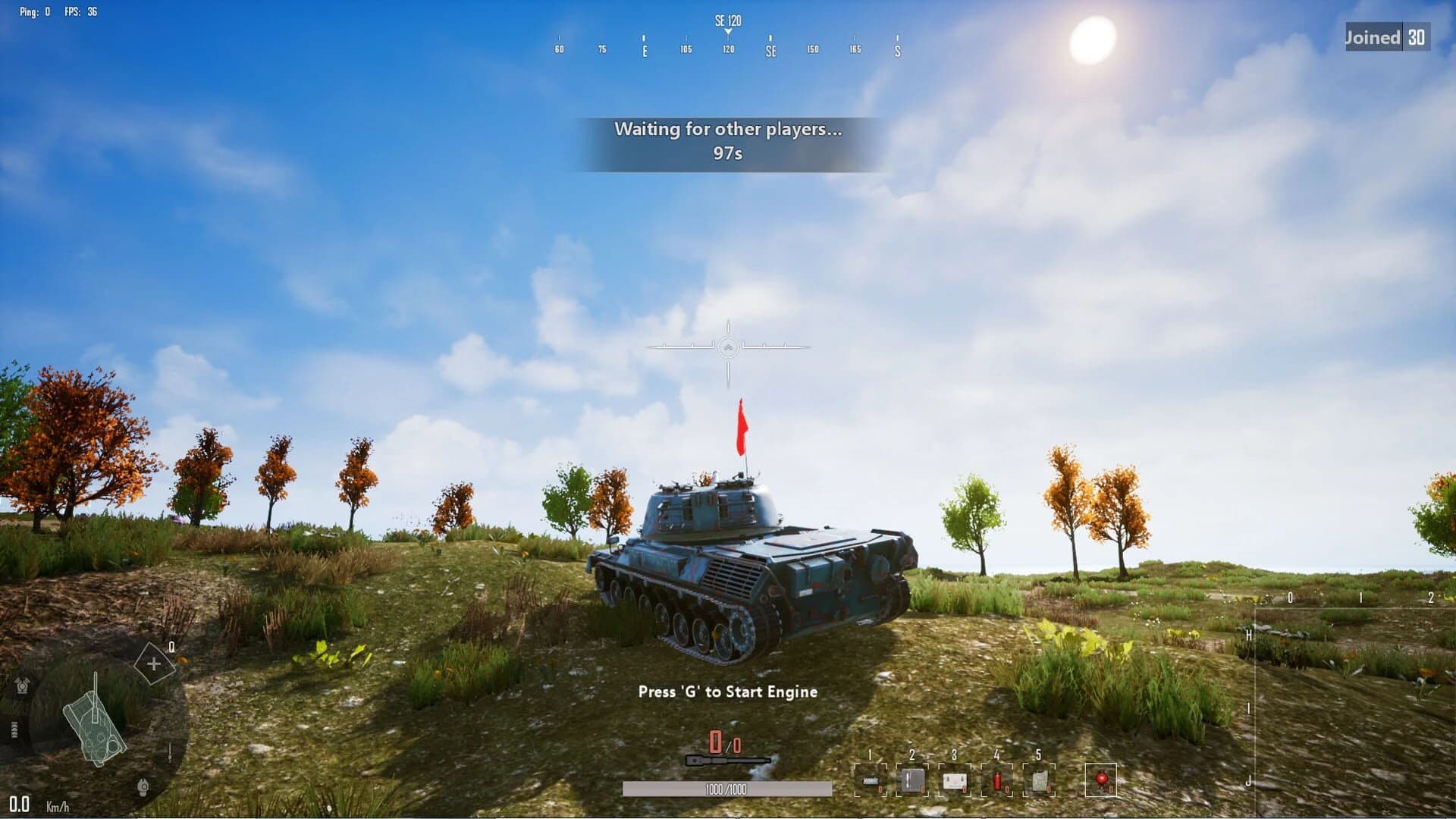1456x819 pixels.
Task: Click the Press 'G' to Start Engine prompt
Action: [727, 692]
